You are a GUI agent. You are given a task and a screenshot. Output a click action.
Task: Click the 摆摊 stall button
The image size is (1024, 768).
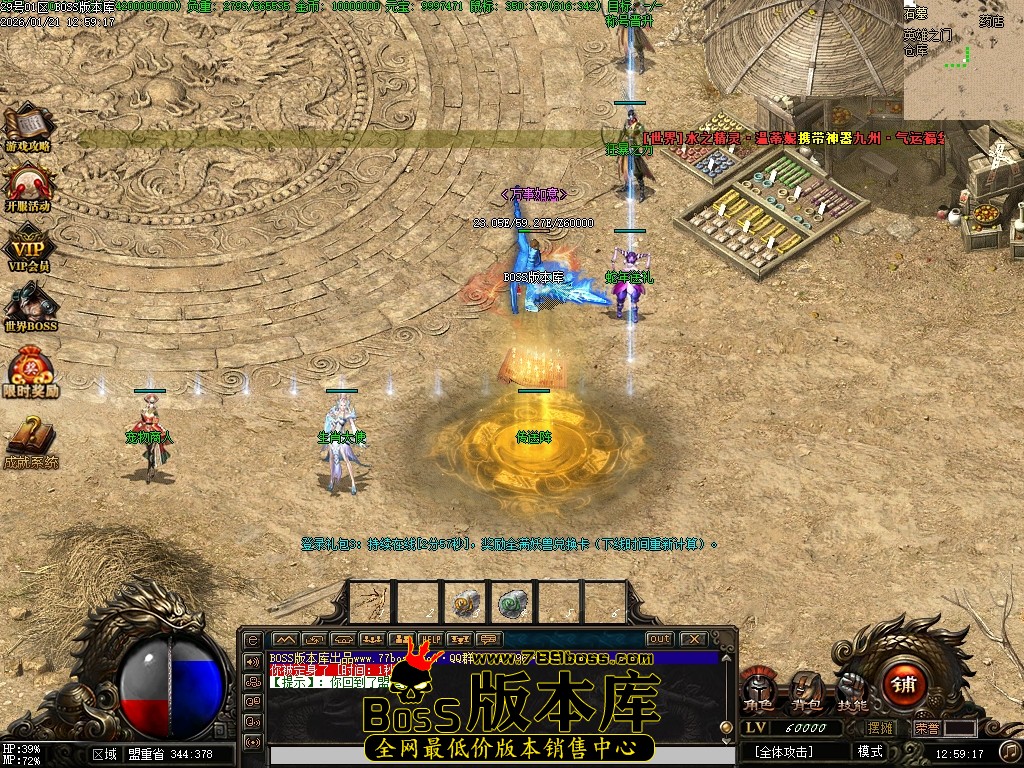(x=881, y=728)
